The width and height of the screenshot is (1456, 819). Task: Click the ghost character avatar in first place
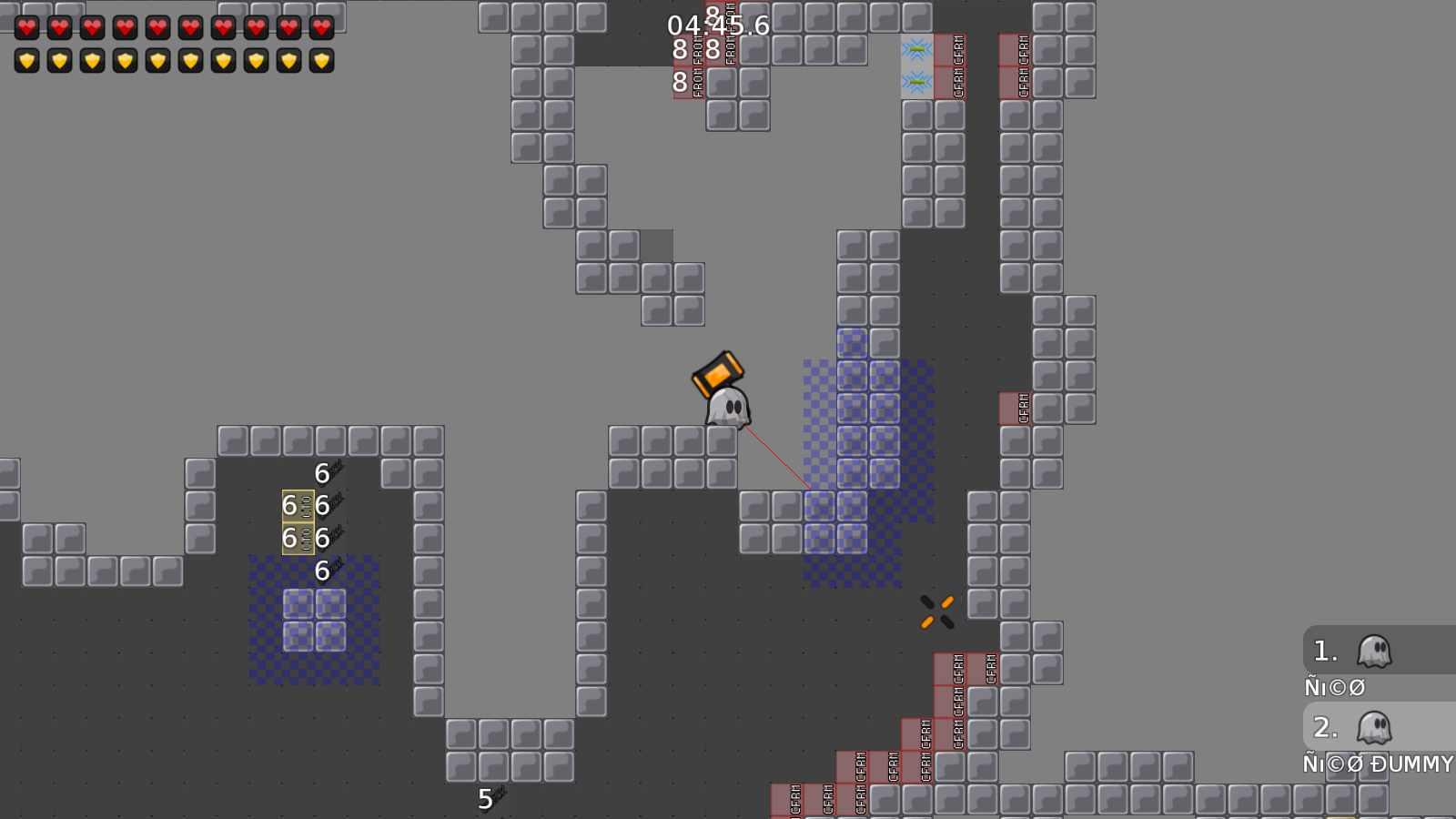tap(1376, 650)
